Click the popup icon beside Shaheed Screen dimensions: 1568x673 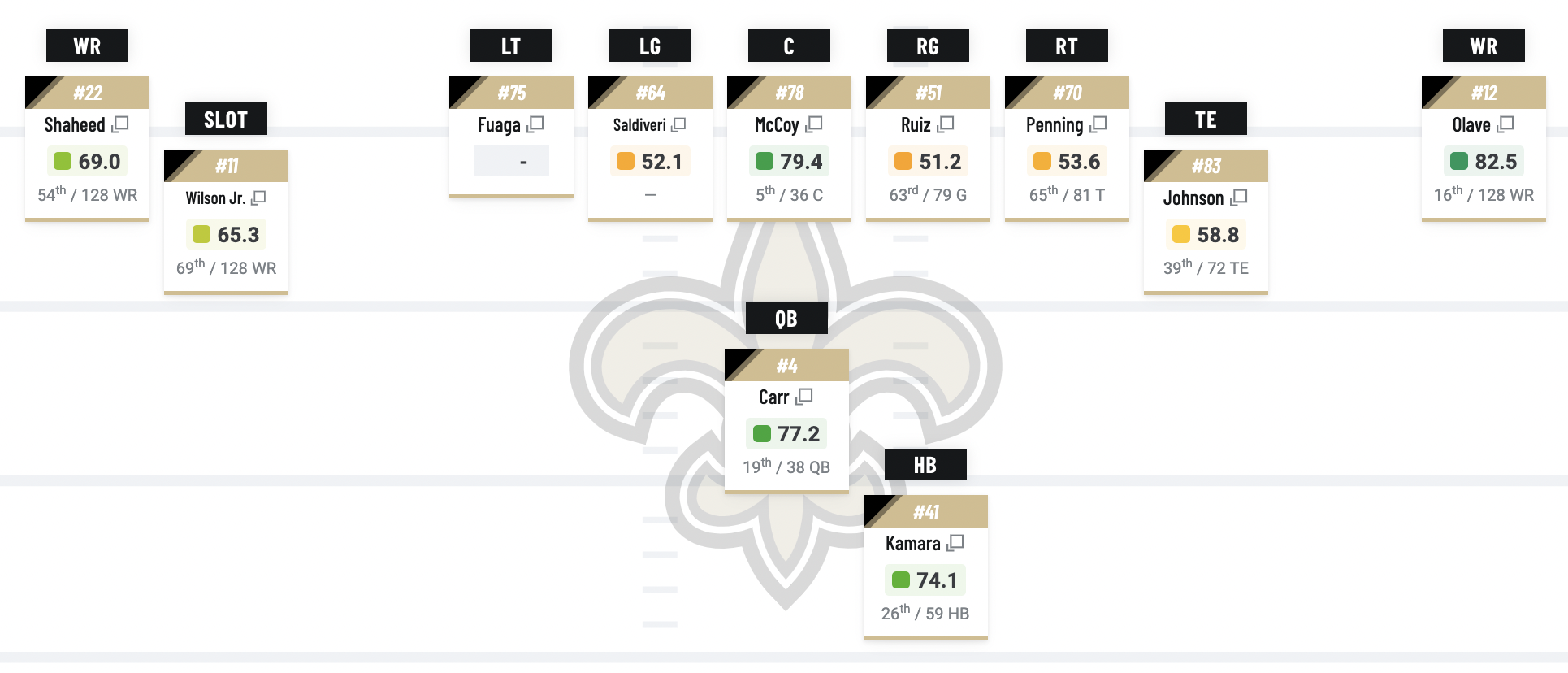tap(120, 124)
